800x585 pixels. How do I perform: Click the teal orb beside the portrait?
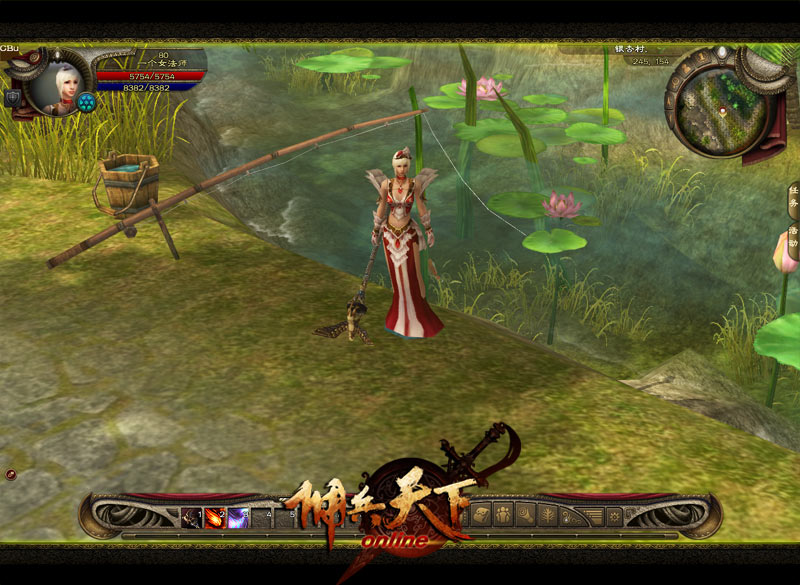tap(86, 102)
